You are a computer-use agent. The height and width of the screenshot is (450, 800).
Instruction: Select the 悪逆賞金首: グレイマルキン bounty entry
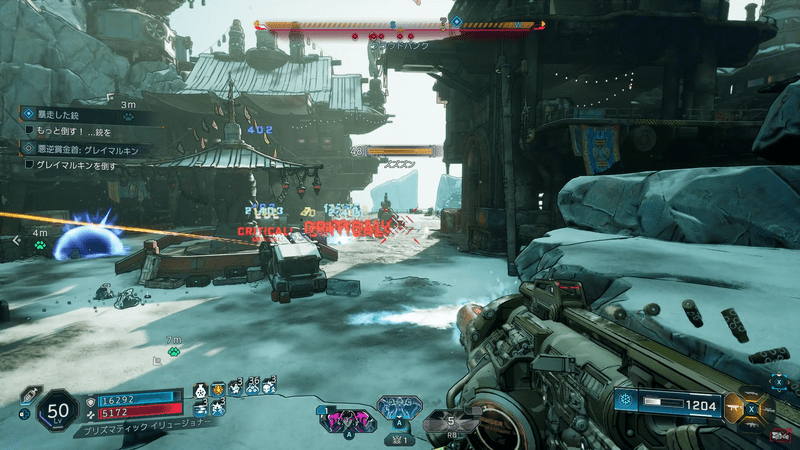click(x=88, y=149)
